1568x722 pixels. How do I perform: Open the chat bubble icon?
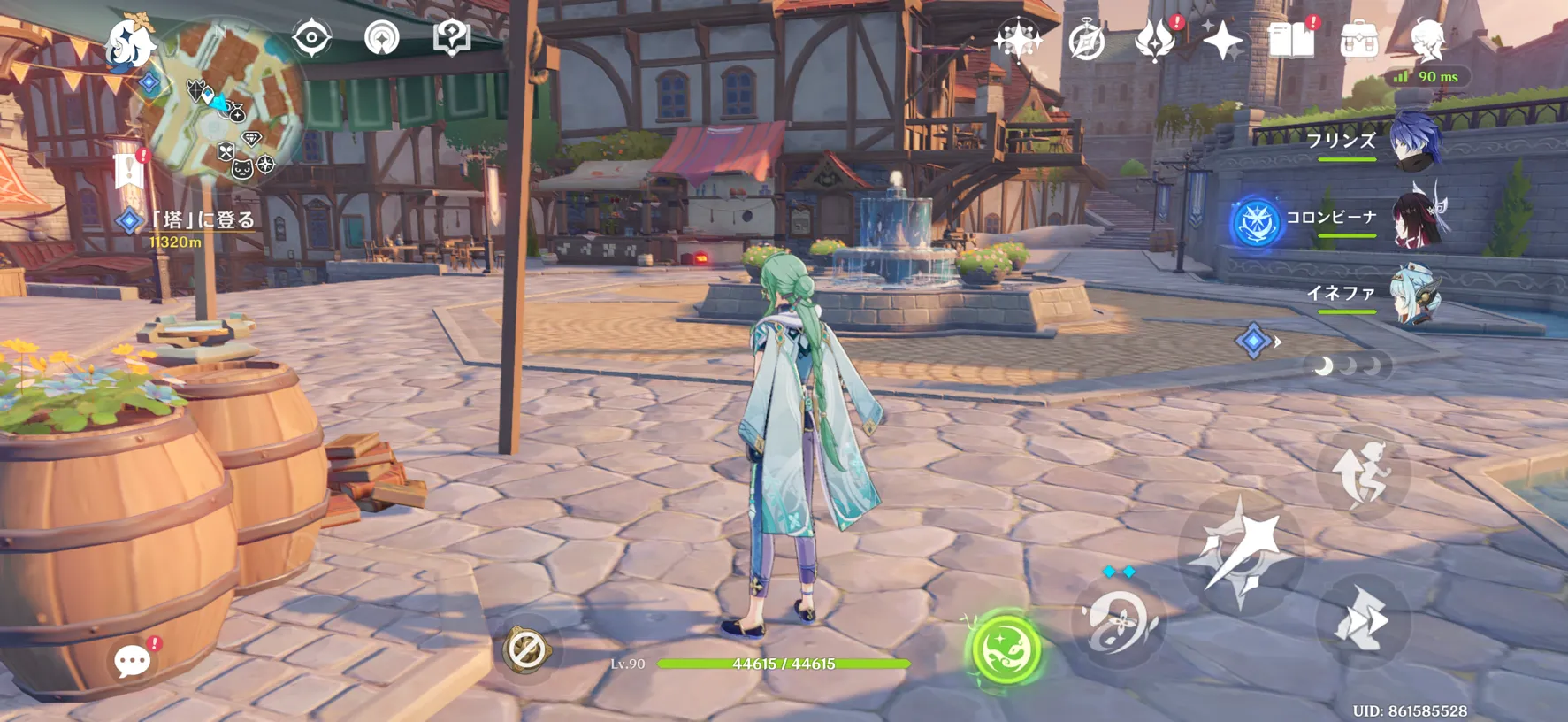tap(133, 660)
